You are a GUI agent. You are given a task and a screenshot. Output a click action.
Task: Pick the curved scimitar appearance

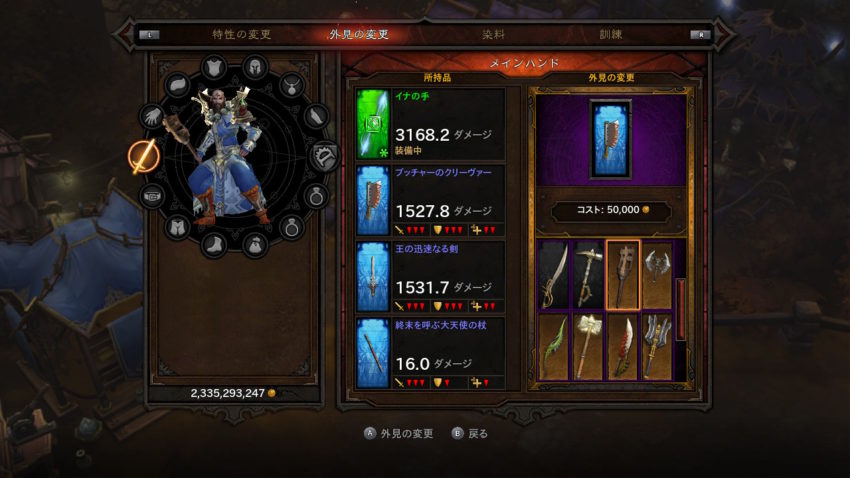tap(554, 274)
